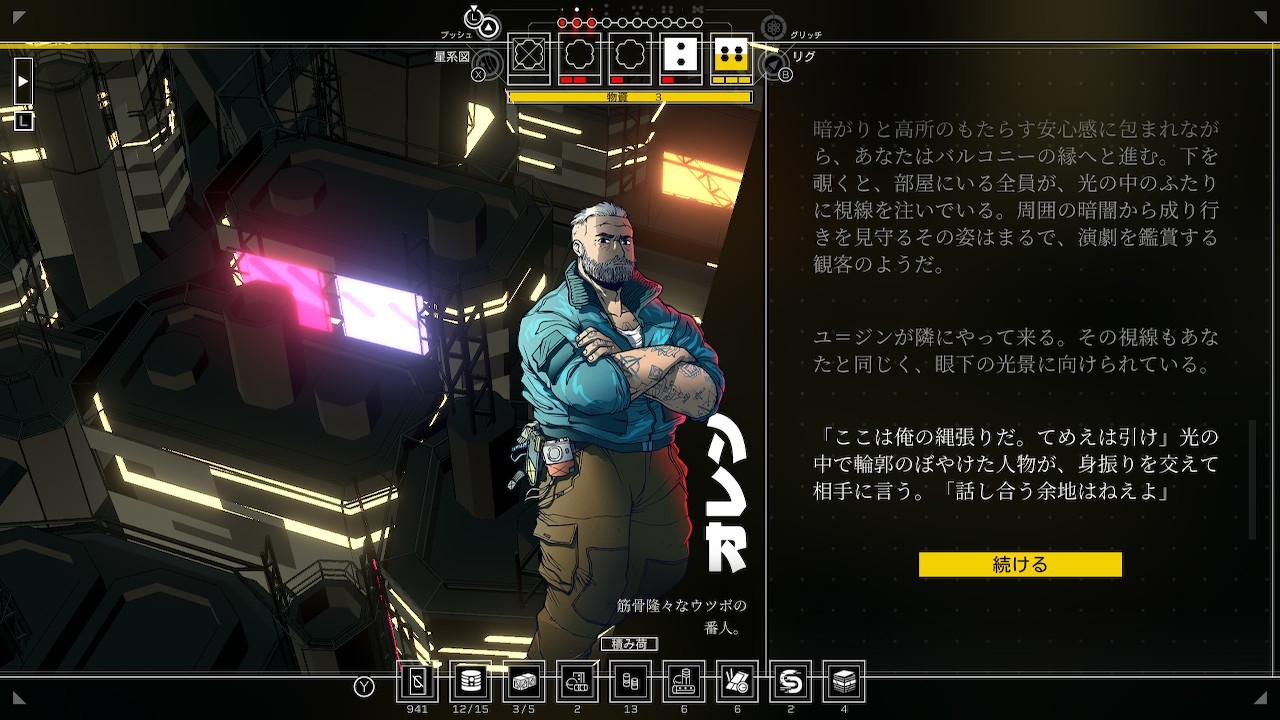Image resolution: width=1280 pixels, height=720 pixels.
Task: Select the white die showing two pips
Action: click(681, 58)
